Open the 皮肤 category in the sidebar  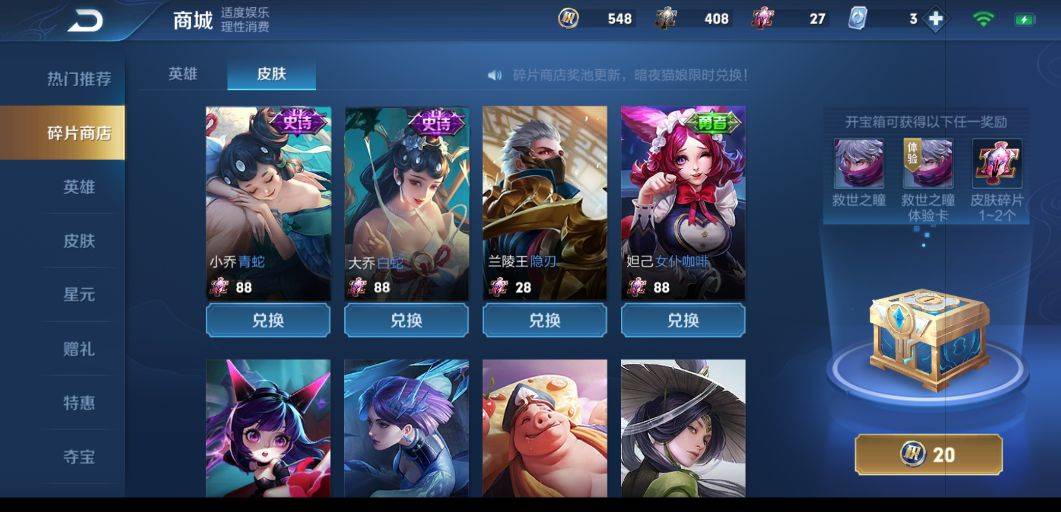79,241
